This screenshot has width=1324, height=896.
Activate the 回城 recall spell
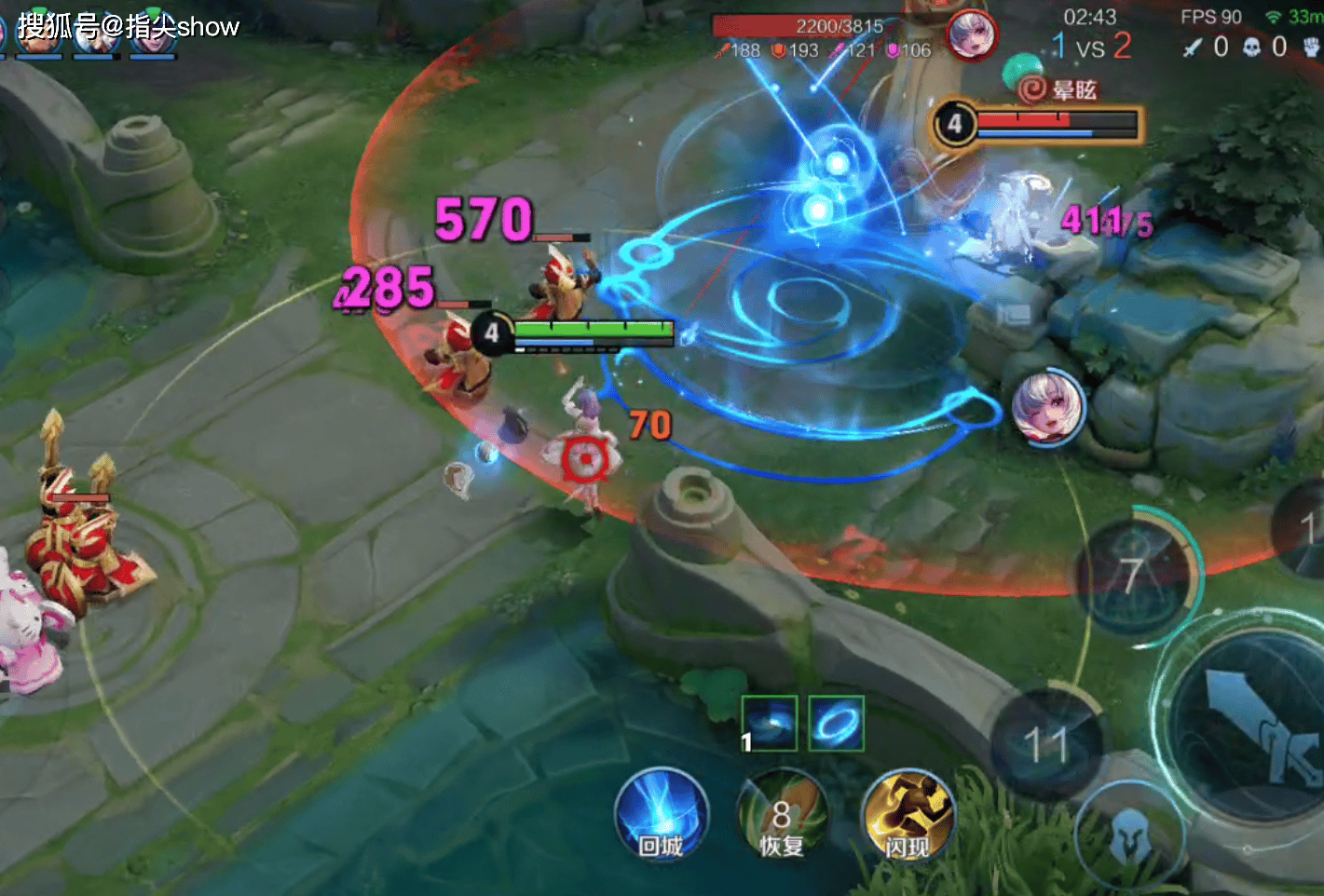(662, 816)
